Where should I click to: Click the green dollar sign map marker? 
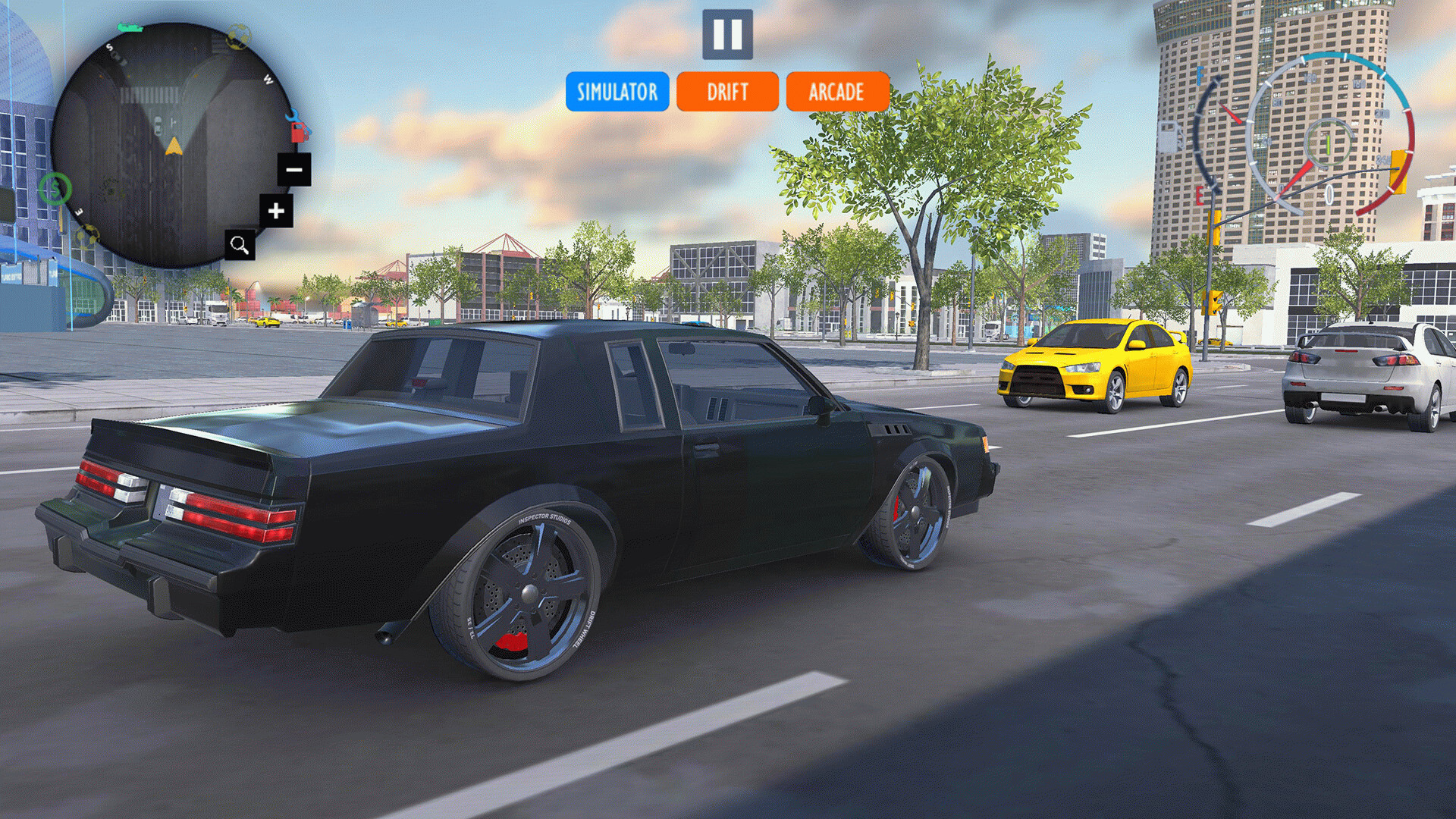tap(55, 189)
